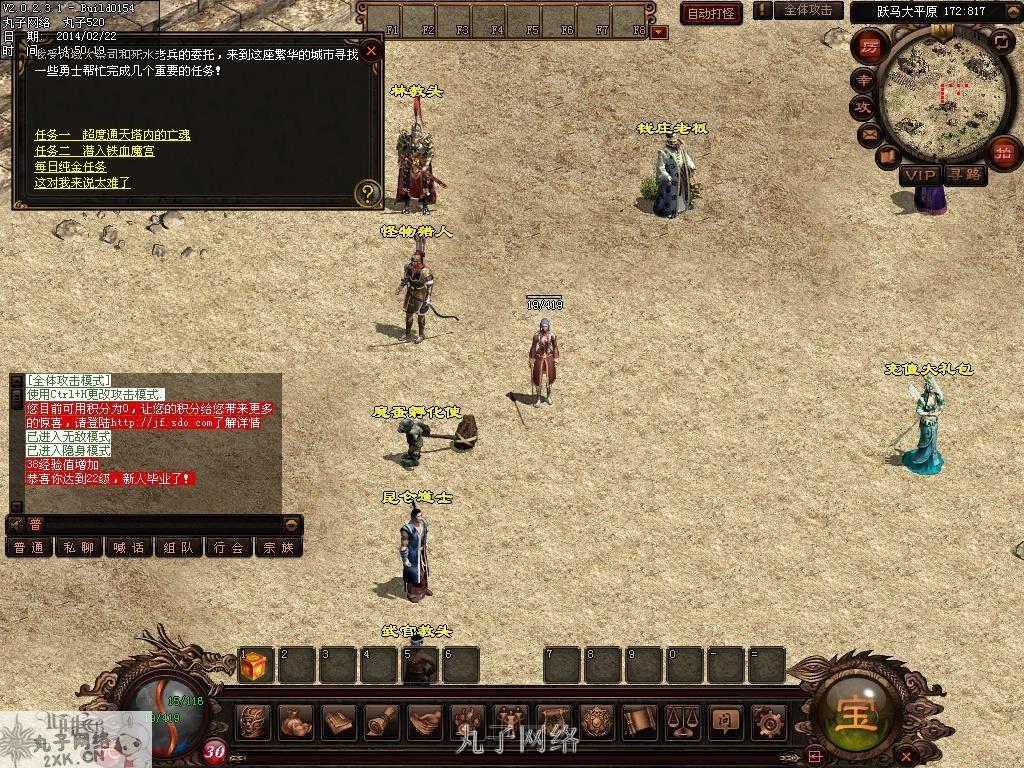Switch chat to 私聊 private channel

[x=79, y=548]
